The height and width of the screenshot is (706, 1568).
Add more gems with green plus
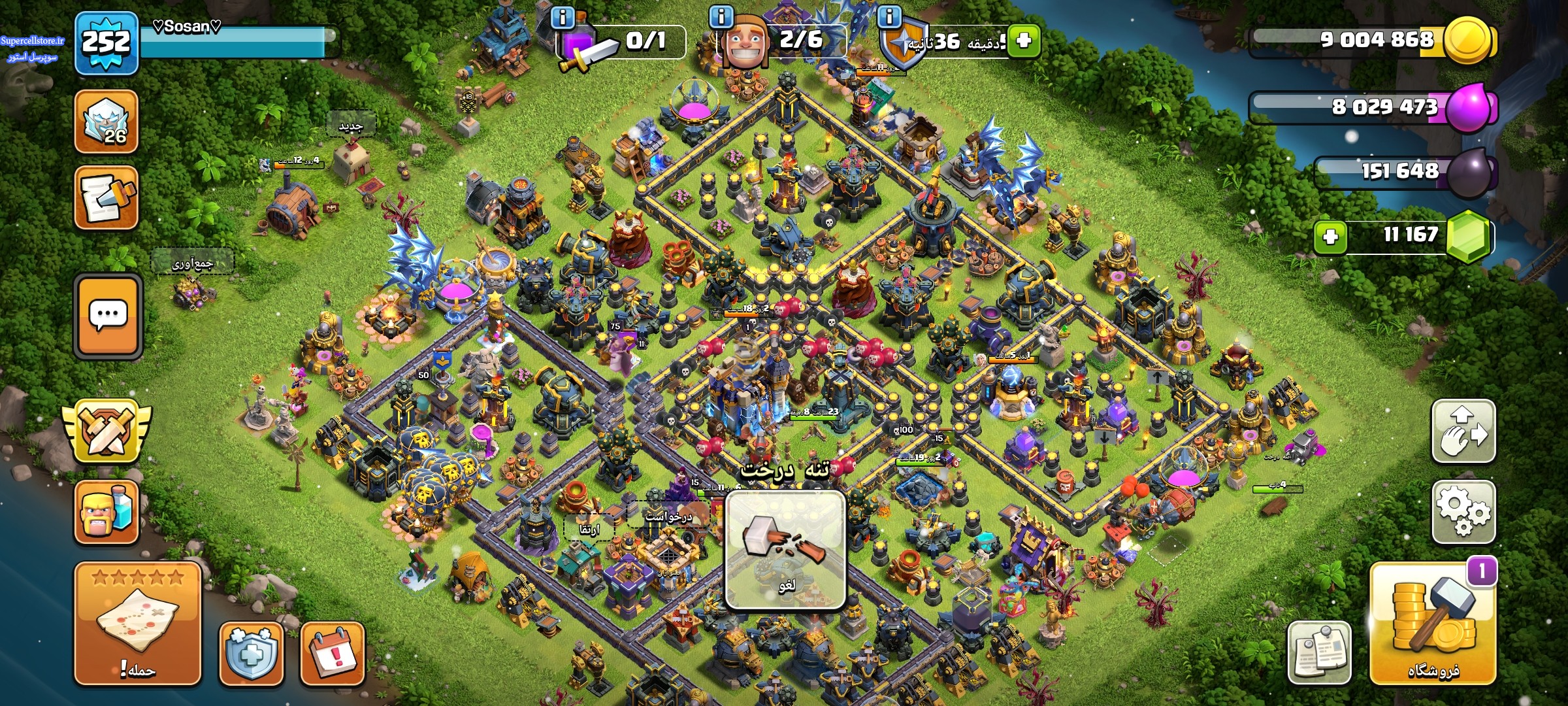[x=1330, y=236]
